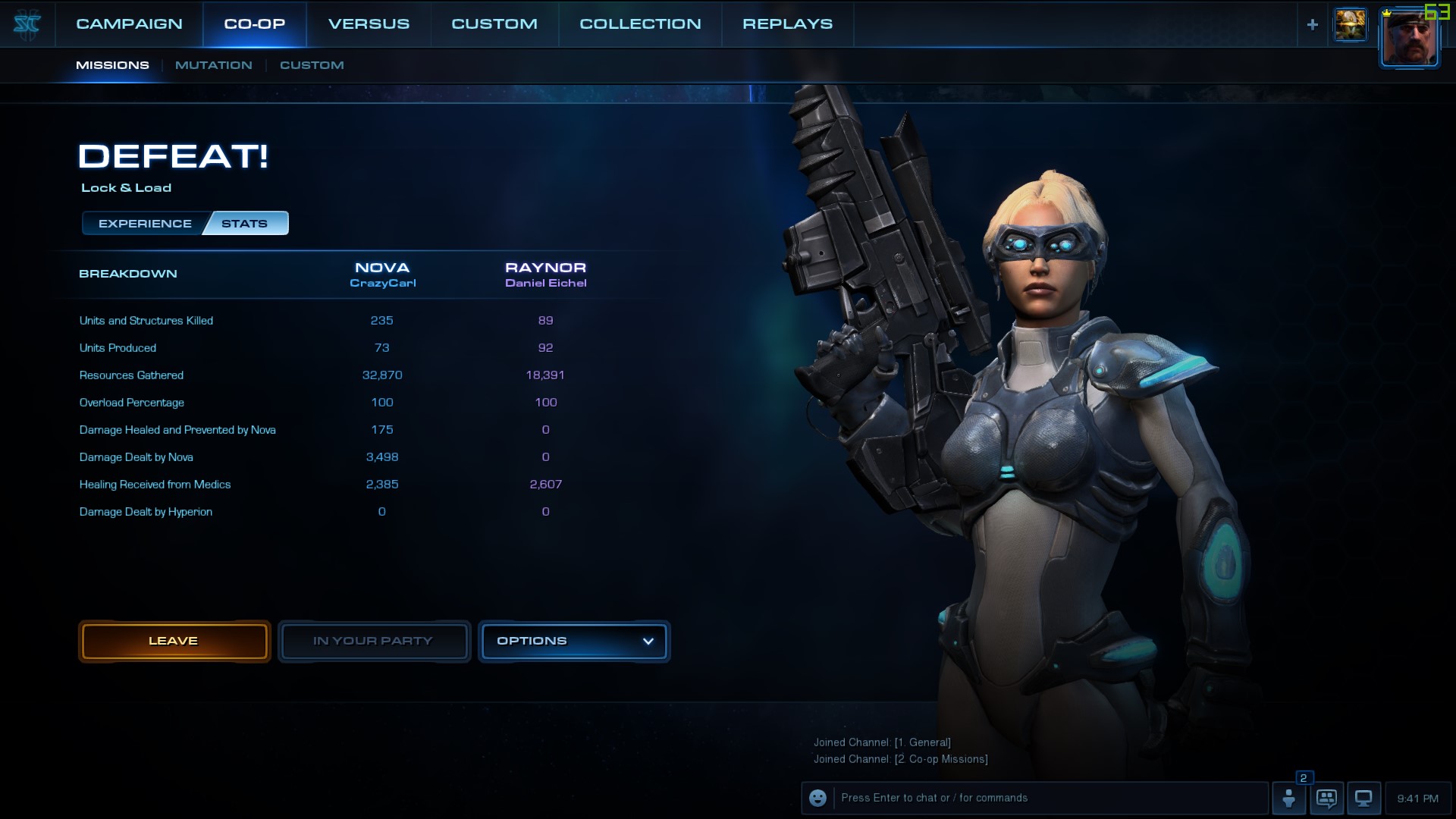
Task: Select the Co-op top menu tab
Action: 255,24
